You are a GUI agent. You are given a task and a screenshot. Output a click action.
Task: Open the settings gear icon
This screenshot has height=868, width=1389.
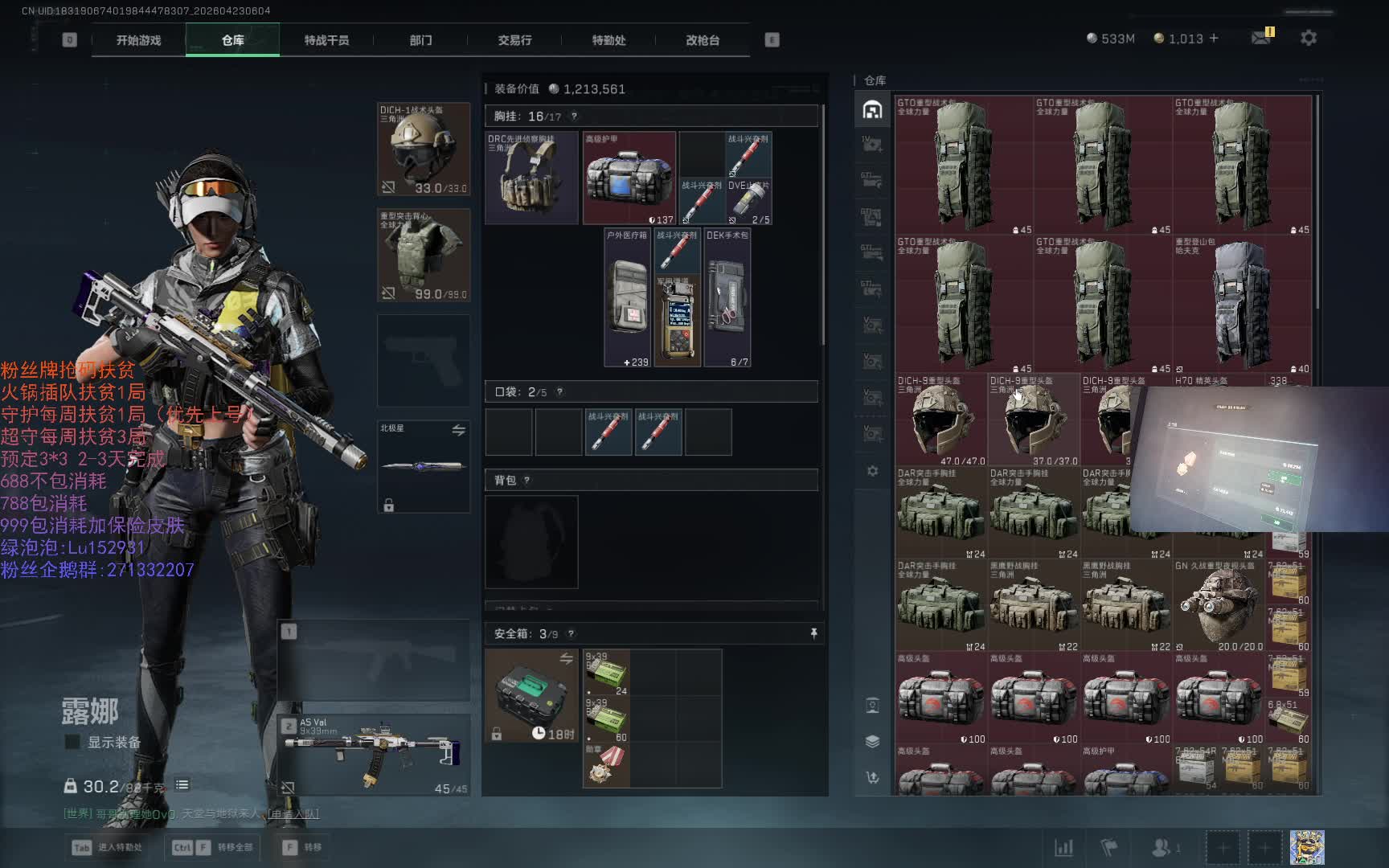pos(1309,38)
